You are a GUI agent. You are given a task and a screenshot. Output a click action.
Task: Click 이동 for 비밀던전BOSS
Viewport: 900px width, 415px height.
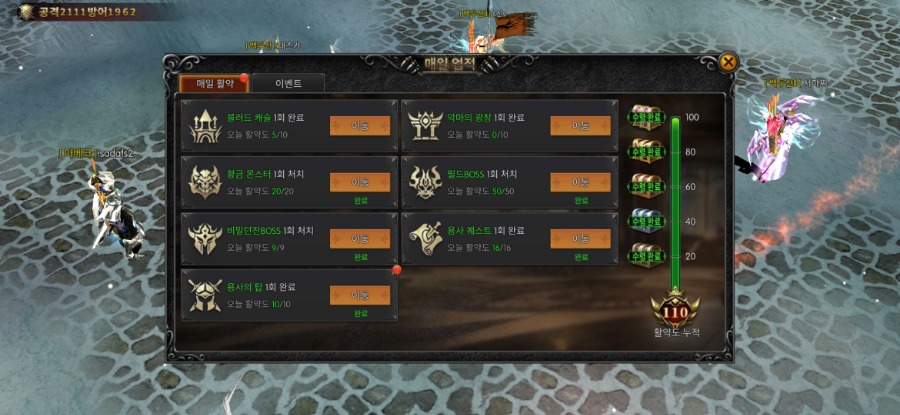pos(360,238)
